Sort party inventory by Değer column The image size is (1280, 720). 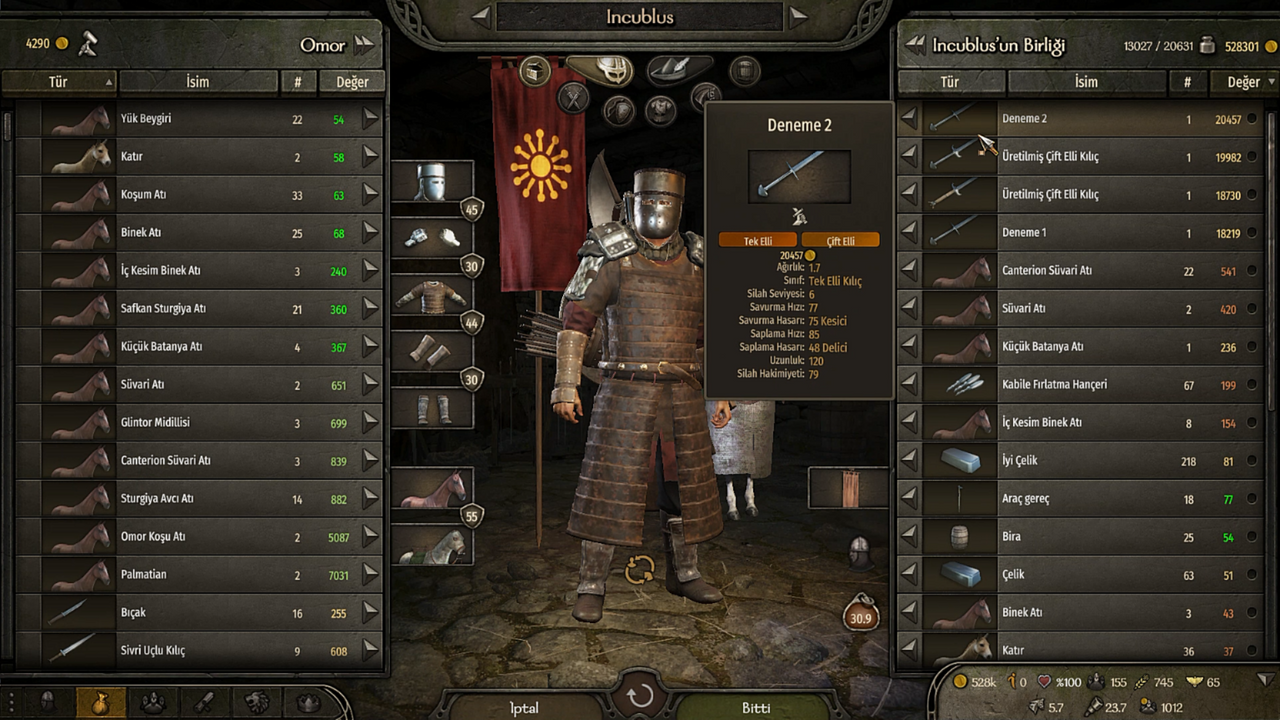click(1243, 82)
